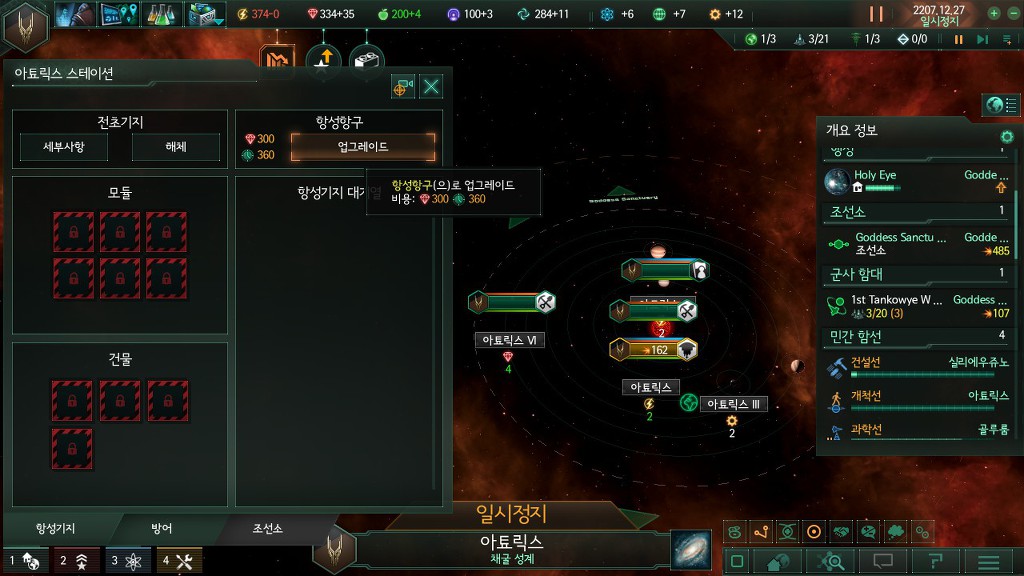Decrease game speed with the minus button
The width and height of the screenshot is (1024, 576).
(x=1012, y=14)
